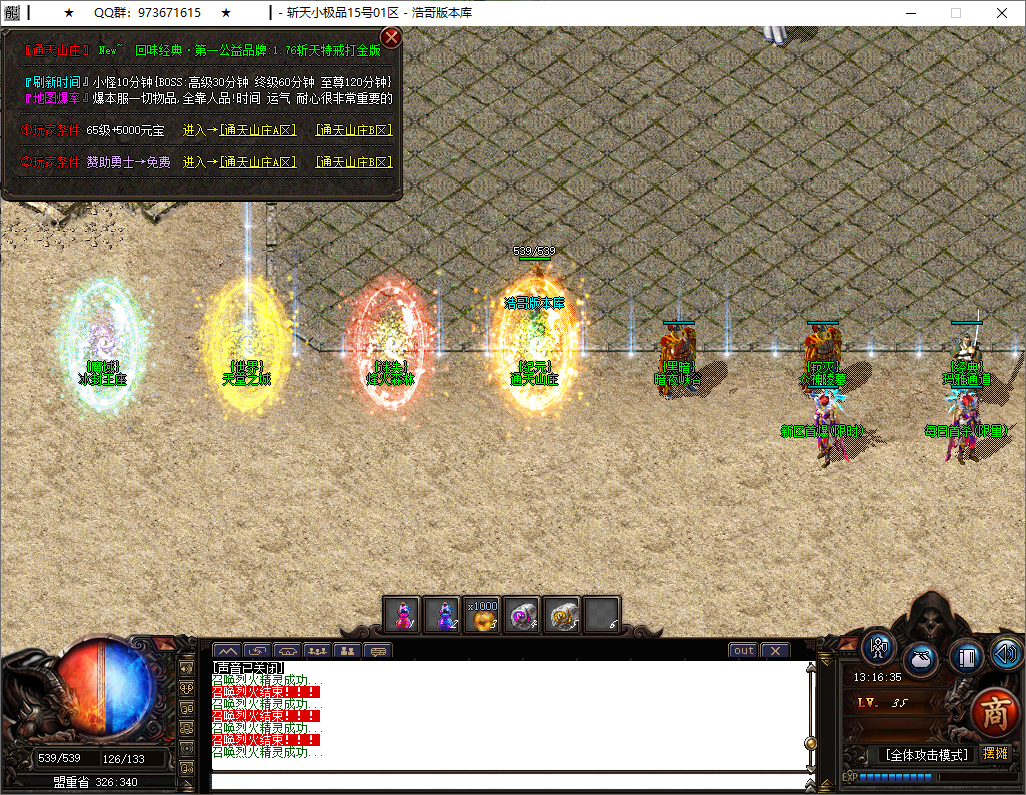Use the red potion in hotbar slot 1

pyautogui.click(x=403, y=614)
